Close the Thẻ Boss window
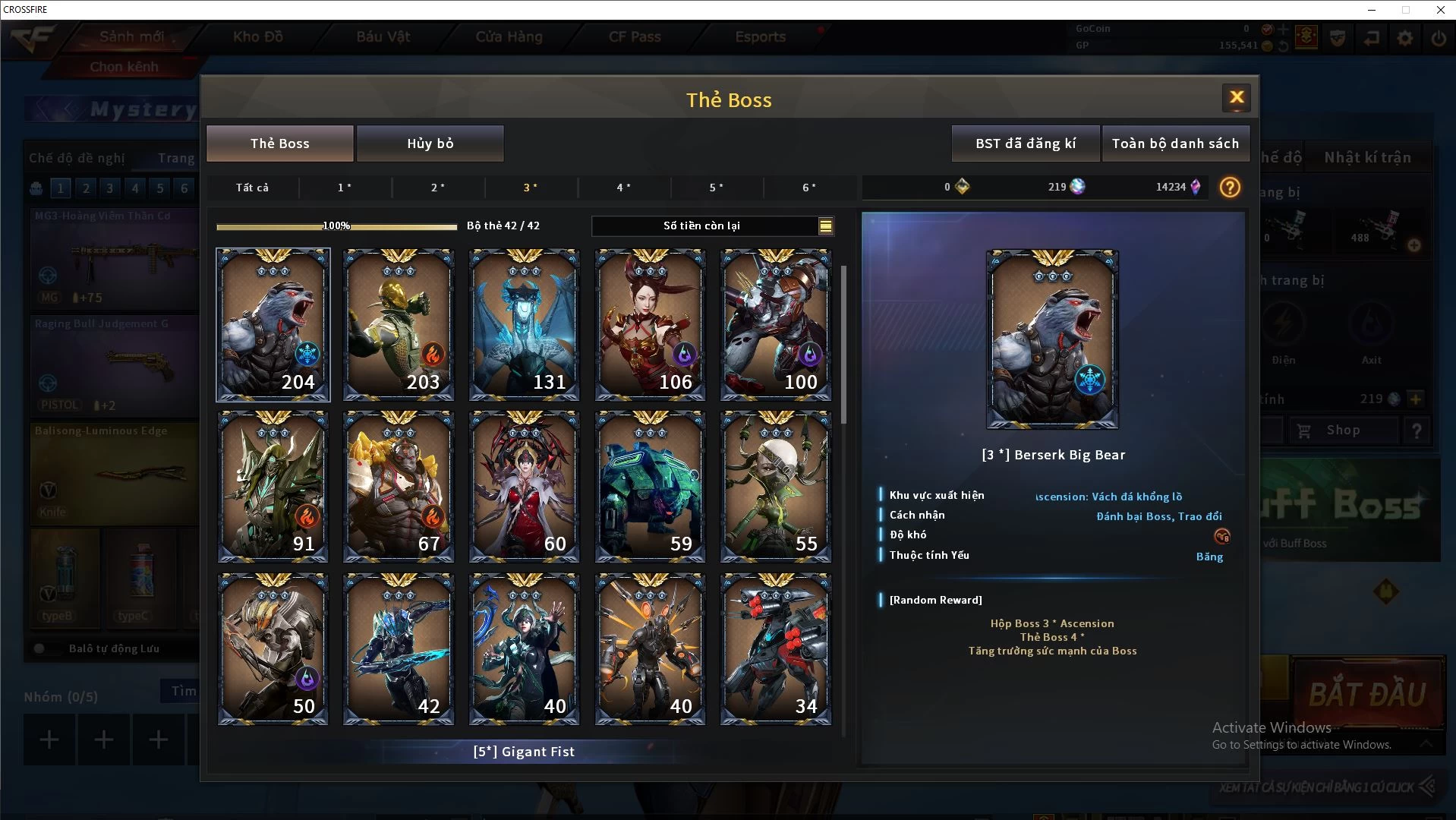 (x=1237, y=98)
